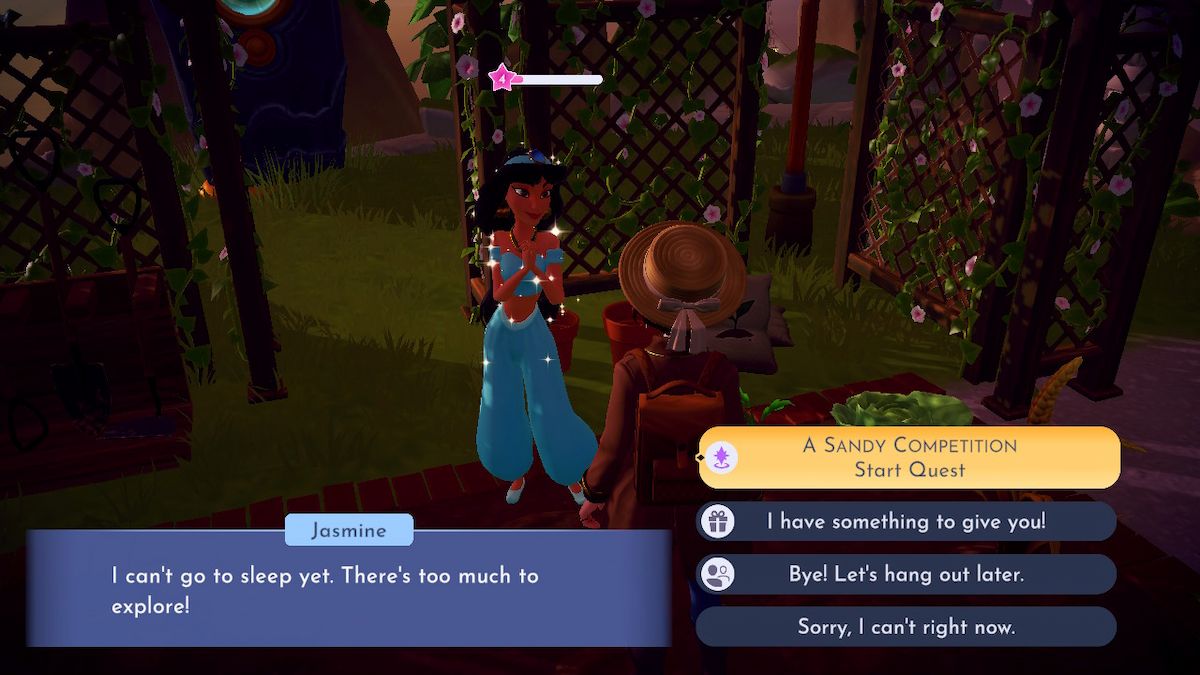Pick the "Sorry, I can't right now." reply
Image resolution: width=1200 pixels, height=675 pixels.
(x=906, y=627)
